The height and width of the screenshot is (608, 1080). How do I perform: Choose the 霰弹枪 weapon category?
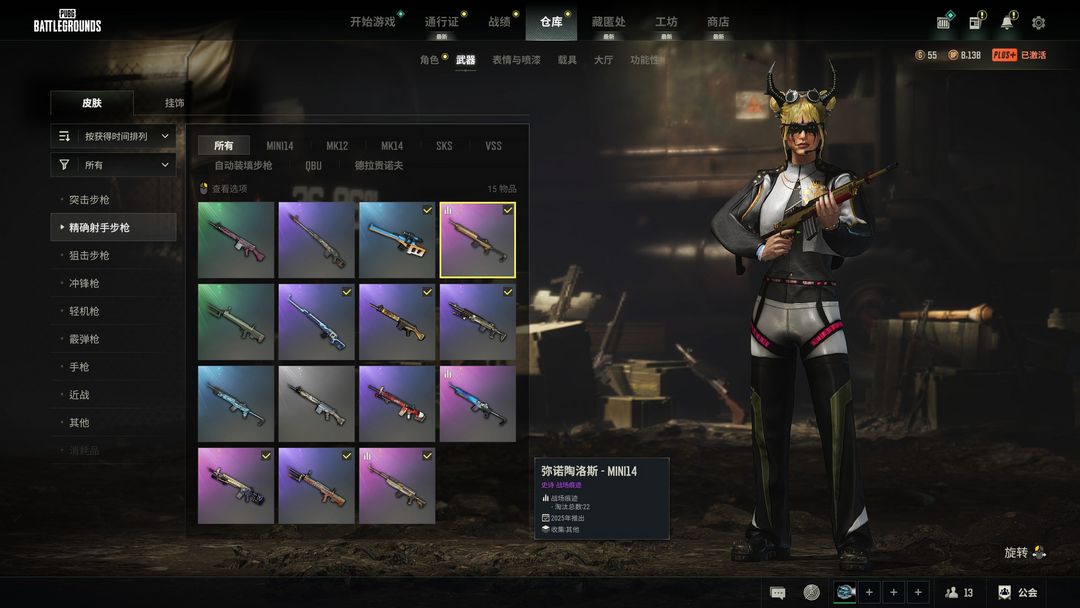tap(85, 339)
